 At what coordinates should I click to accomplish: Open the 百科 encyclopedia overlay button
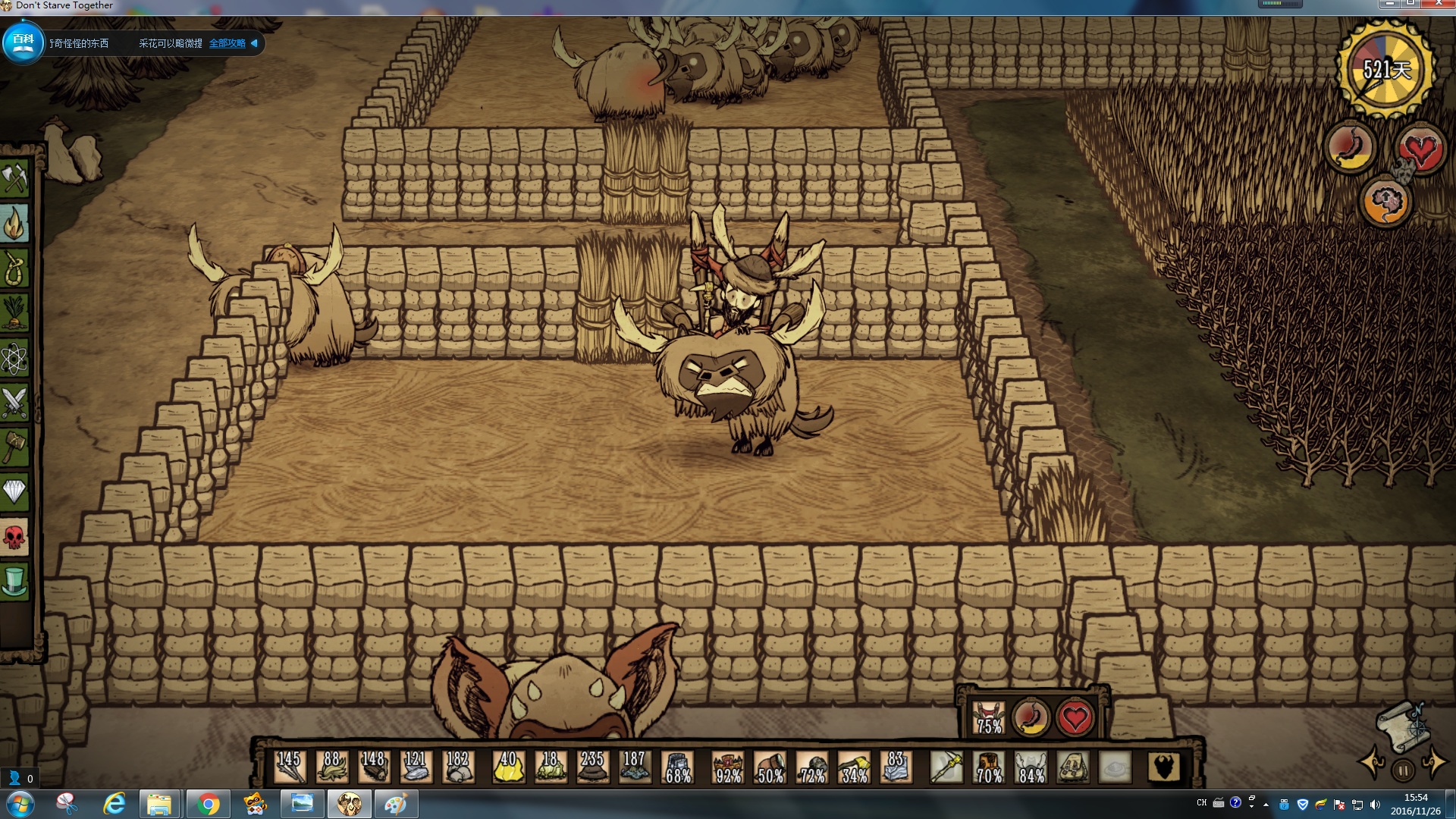[x=23, y=42]
